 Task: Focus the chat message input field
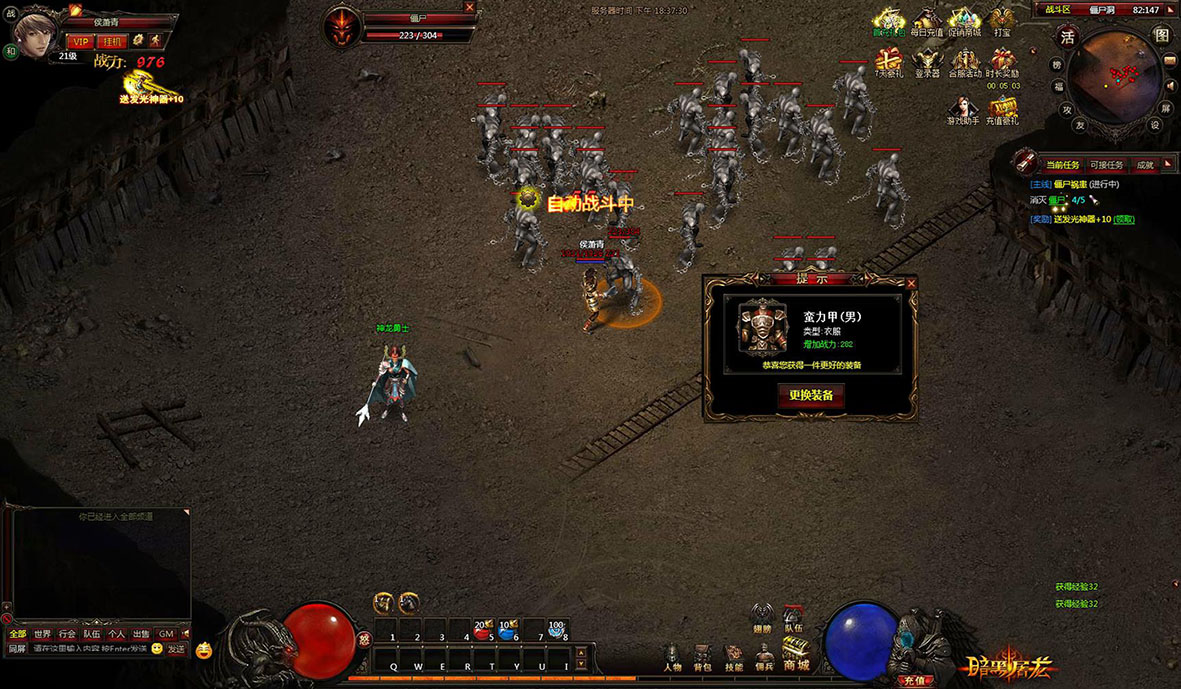click(88, 649)
